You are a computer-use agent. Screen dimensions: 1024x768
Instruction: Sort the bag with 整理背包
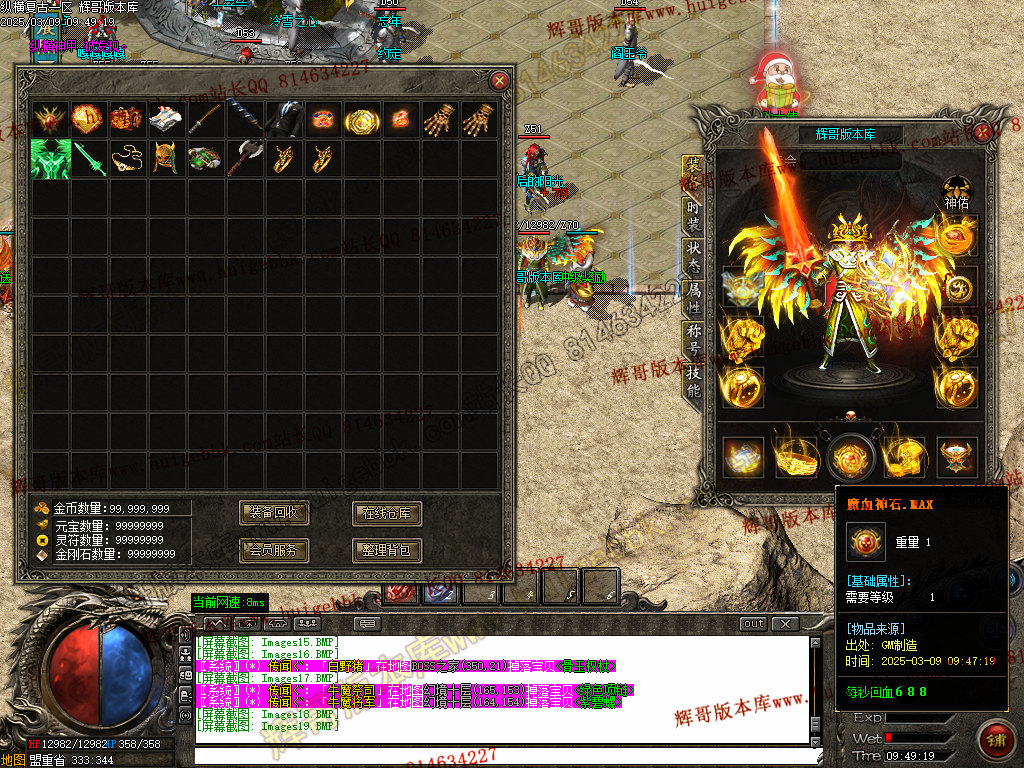point(387,550)
